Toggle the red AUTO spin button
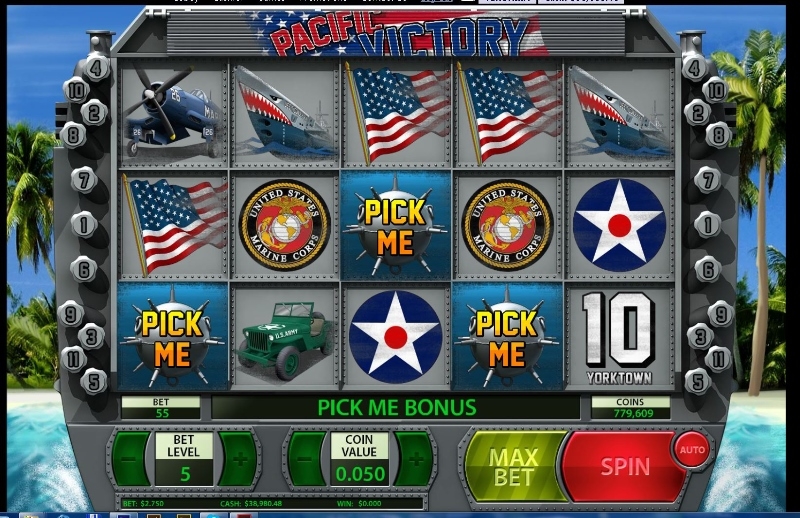This screenshot has width=800, height=518. pyautogui.click(x=692, y=449)
